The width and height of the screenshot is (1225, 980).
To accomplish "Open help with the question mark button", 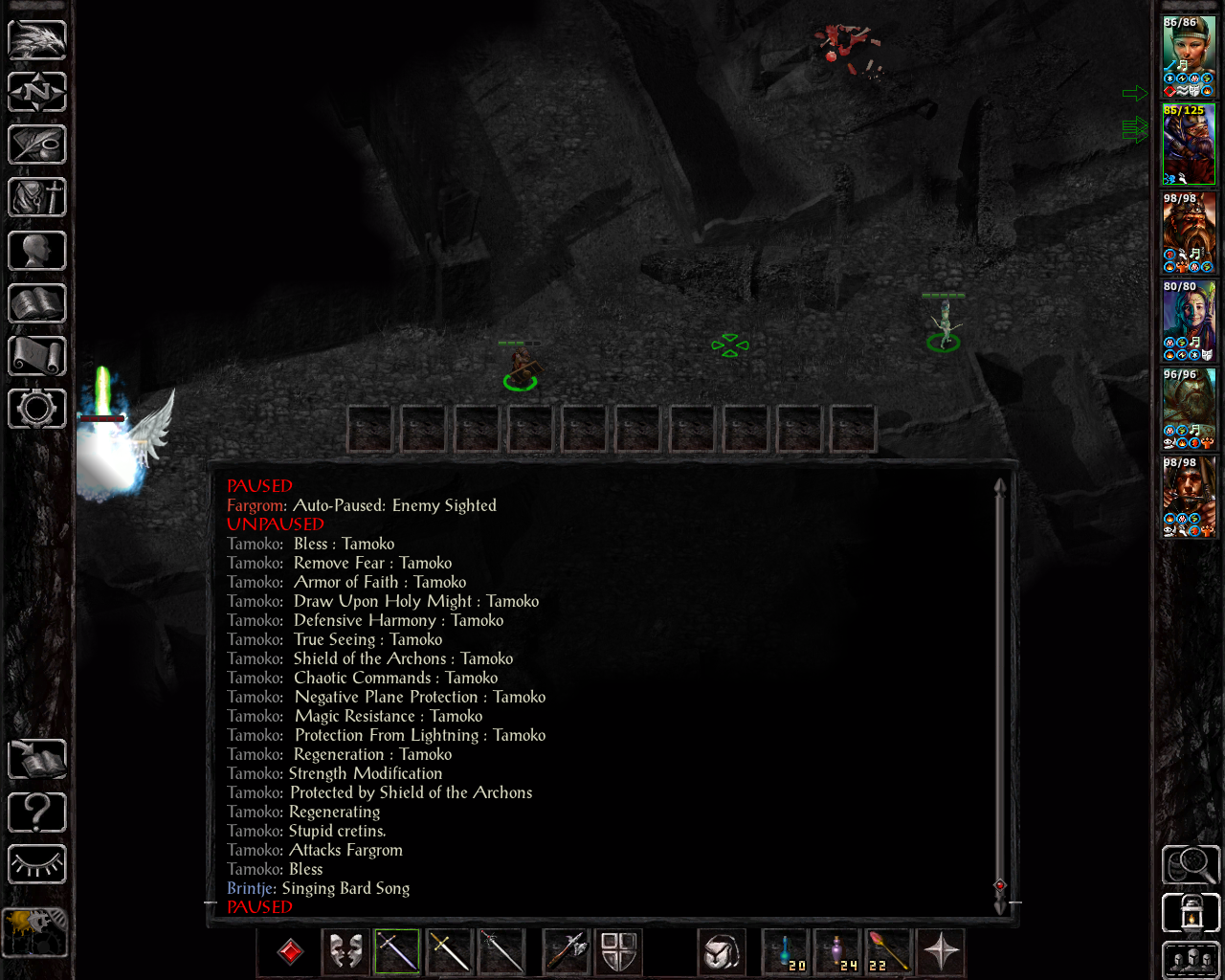I will click(37, 813).
